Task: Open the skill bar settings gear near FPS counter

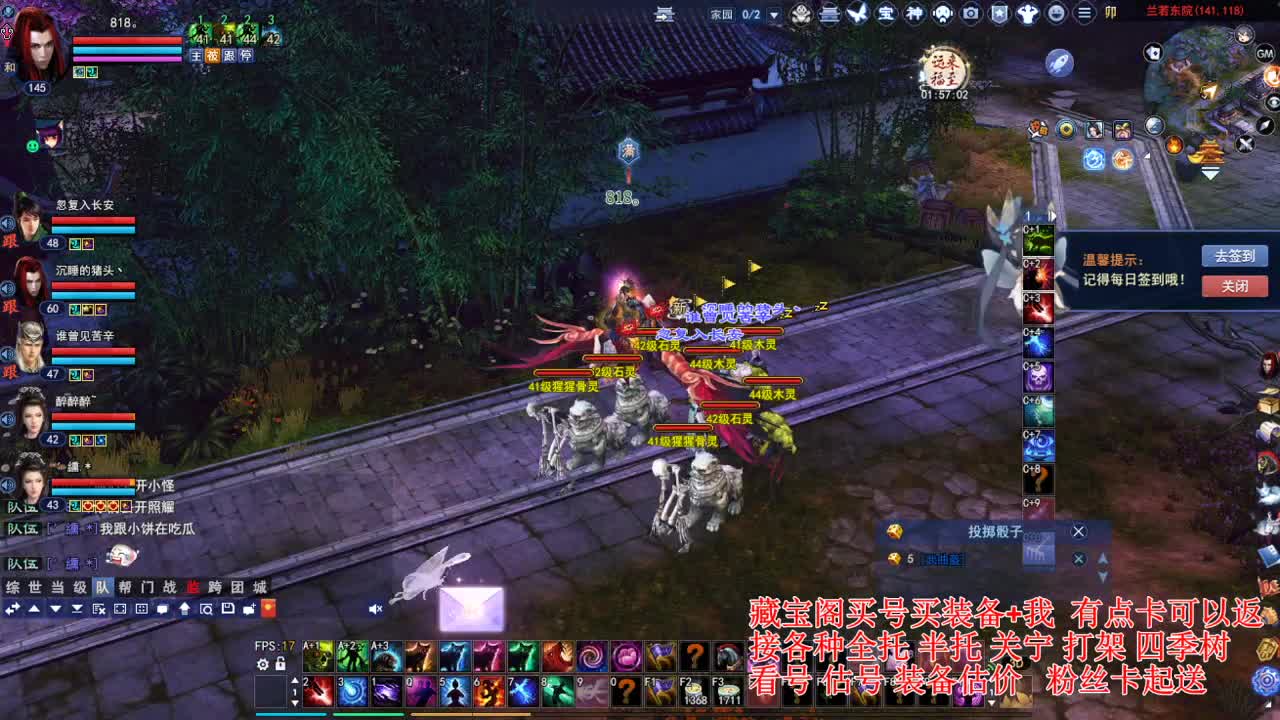Action: pos(264,664)
